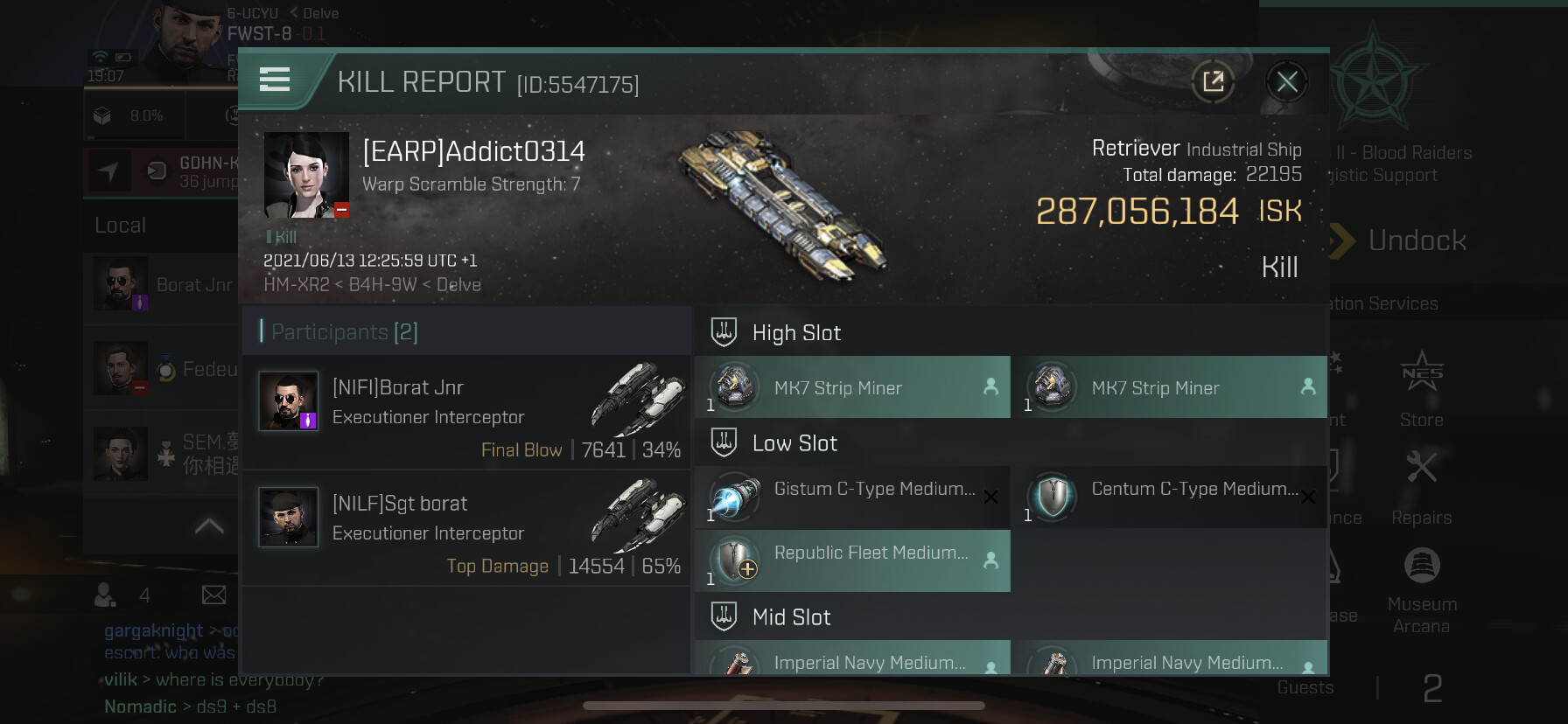Collapse the Local pilot list arrow
1568x724 pixels.
[209, 526]
